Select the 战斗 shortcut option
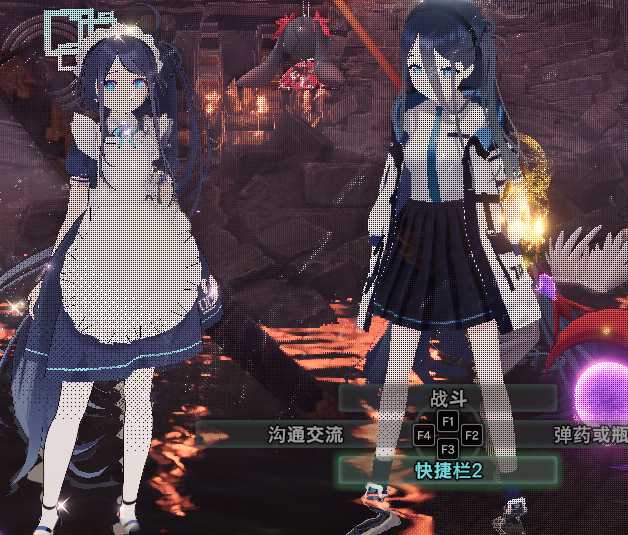 coord(447,398)
